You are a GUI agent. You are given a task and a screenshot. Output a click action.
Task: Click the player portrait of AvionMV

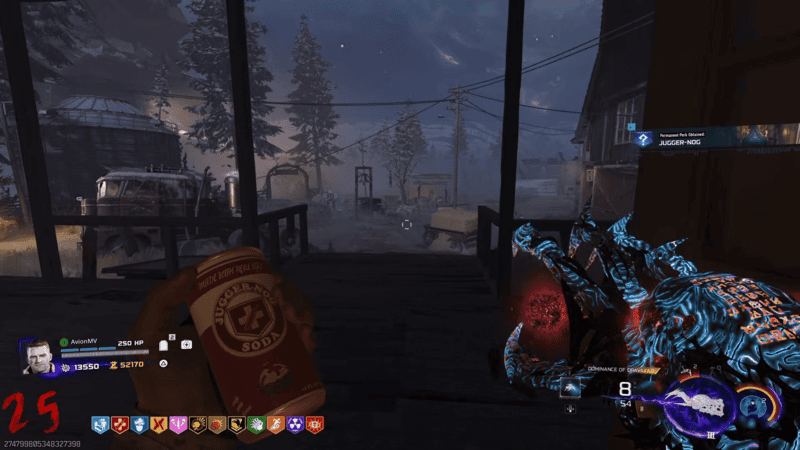click(x=39, y=357)
